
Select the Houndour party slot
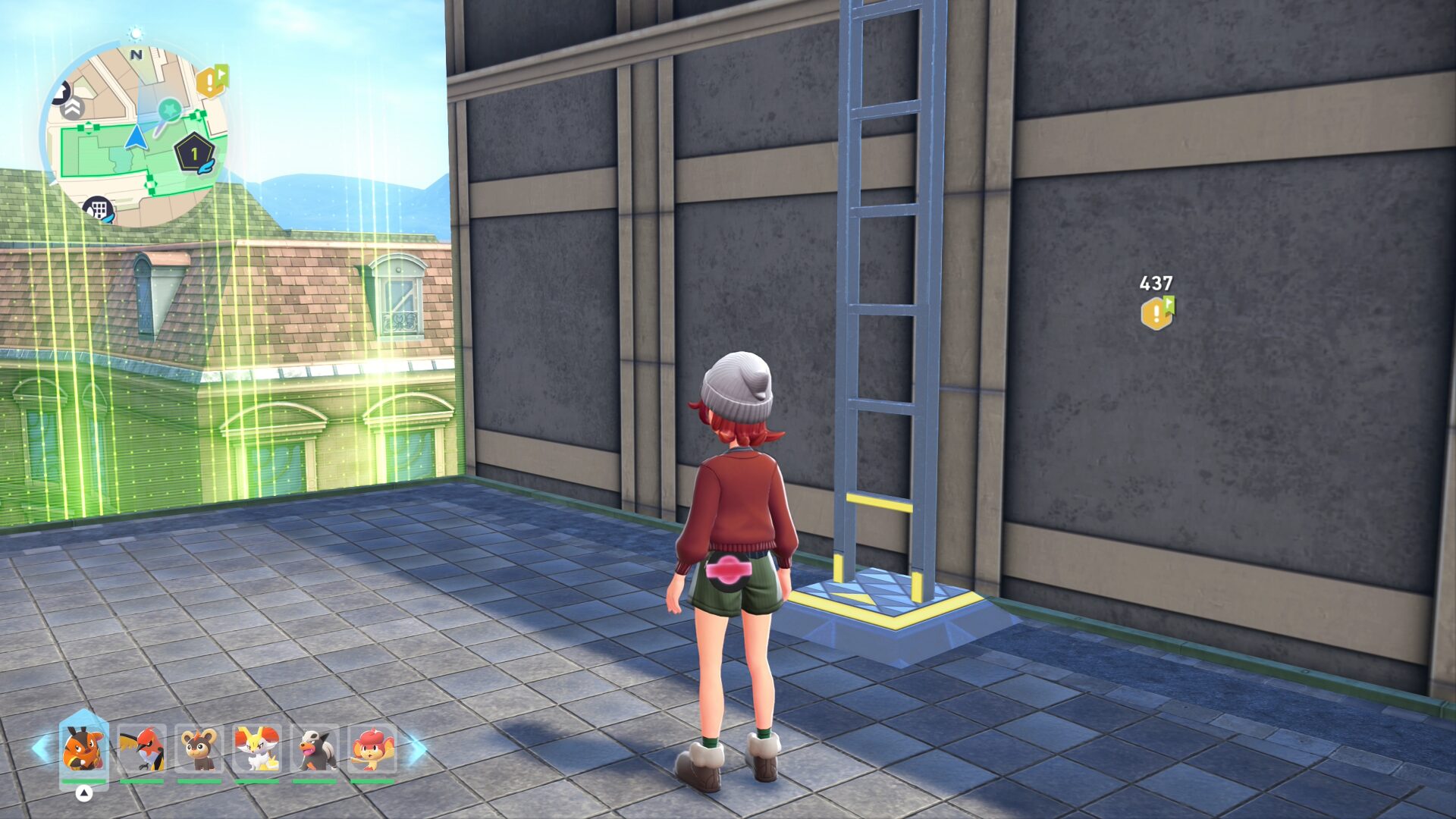click(315, 748)
